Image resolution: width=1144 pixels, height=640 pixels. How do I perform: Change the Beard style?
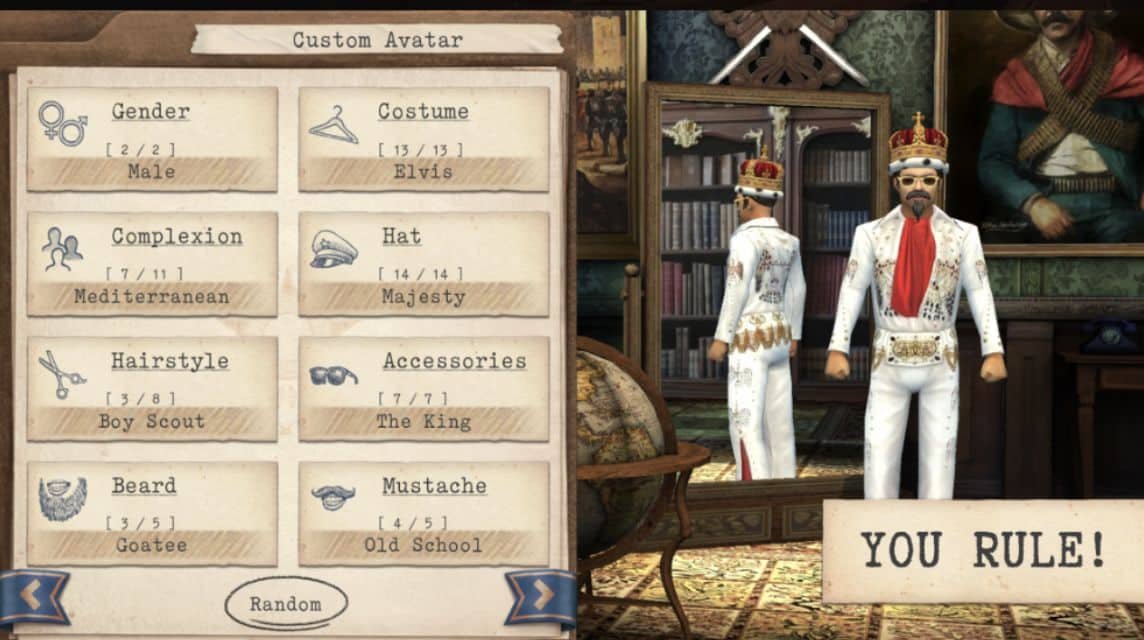coord(152,514)
